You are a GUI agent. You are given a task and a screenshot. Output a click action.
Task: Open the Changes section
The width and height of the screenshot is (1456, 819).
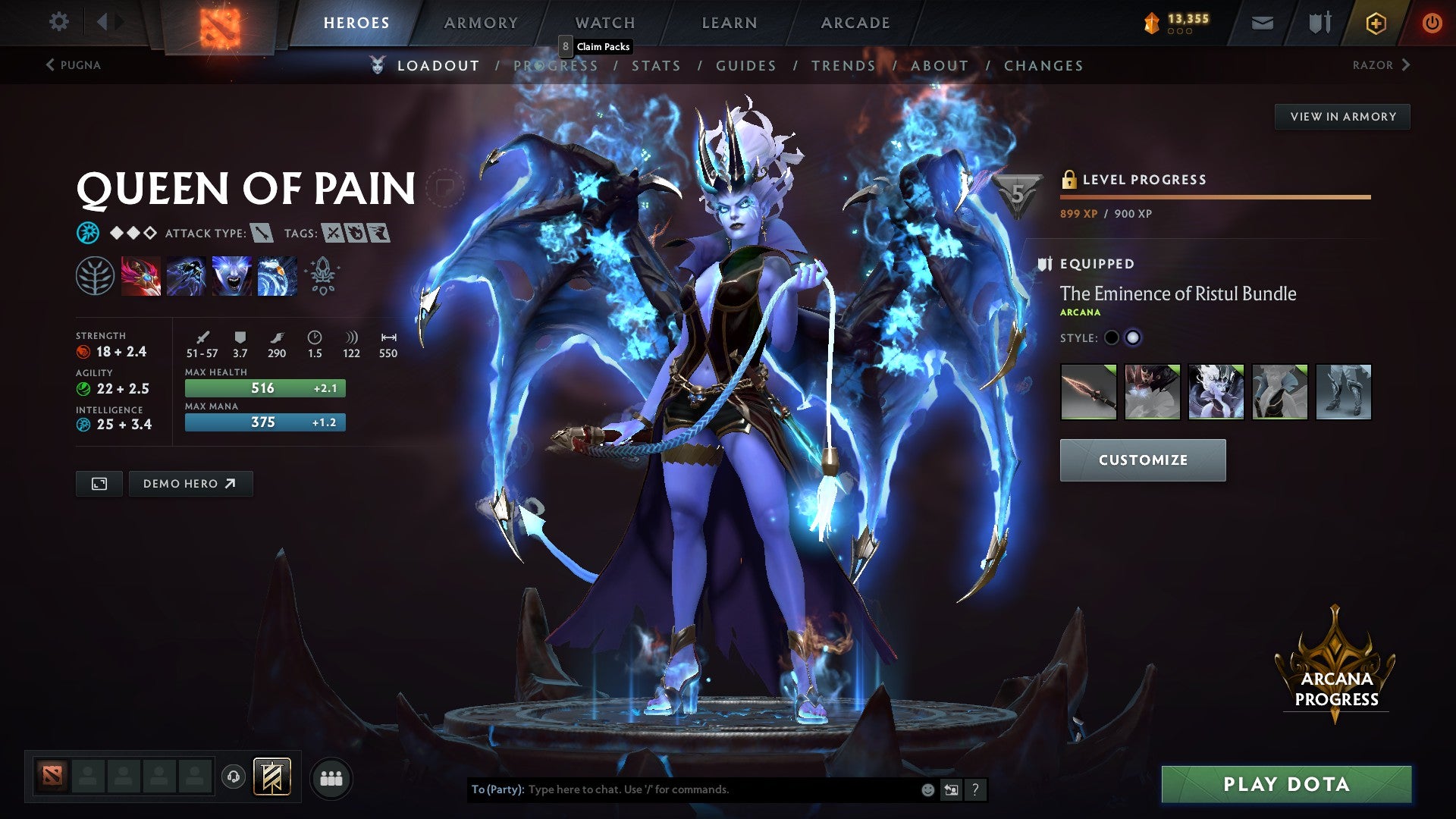click(x=1043, y=66)
